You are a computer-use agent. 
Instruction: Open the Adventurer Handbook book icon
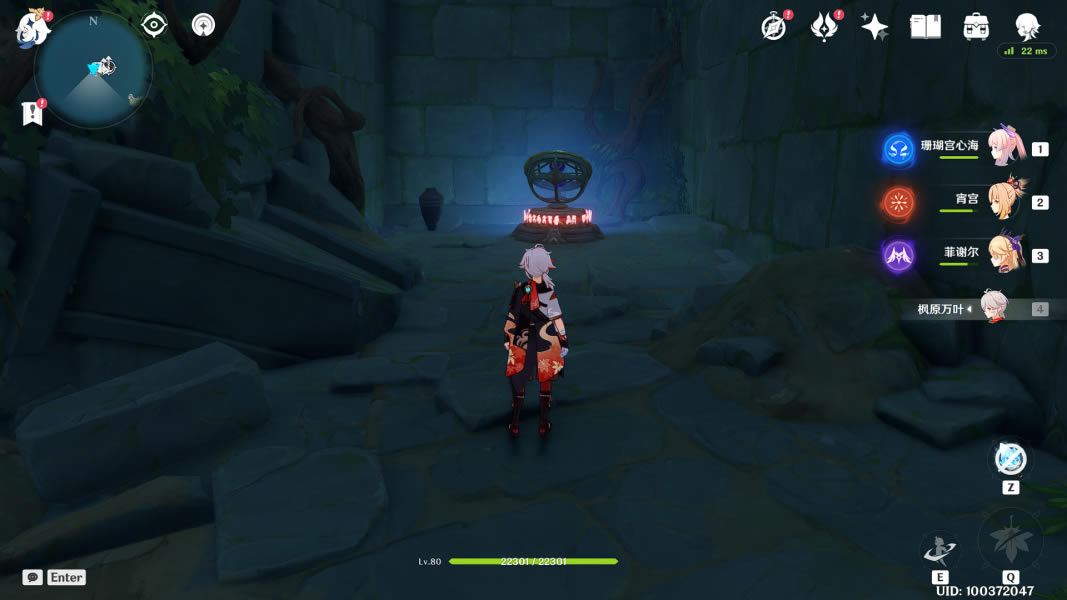coord(925,27)
